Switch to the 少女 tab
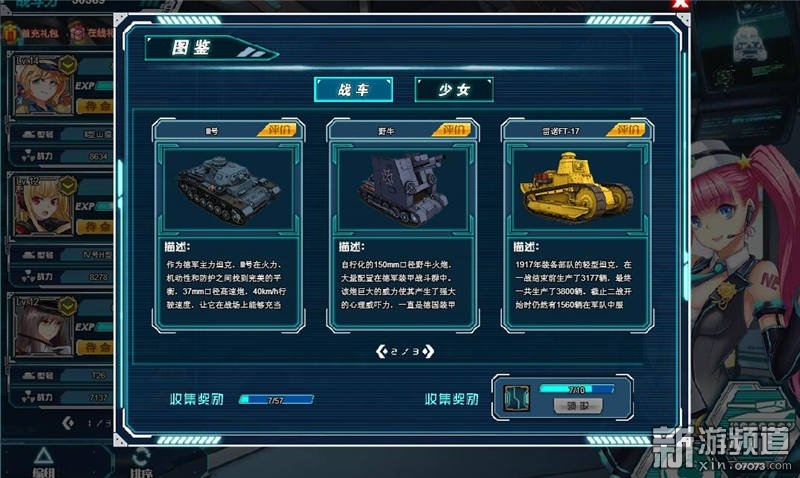This screenshot has width=800, height=478. point(454,89)
